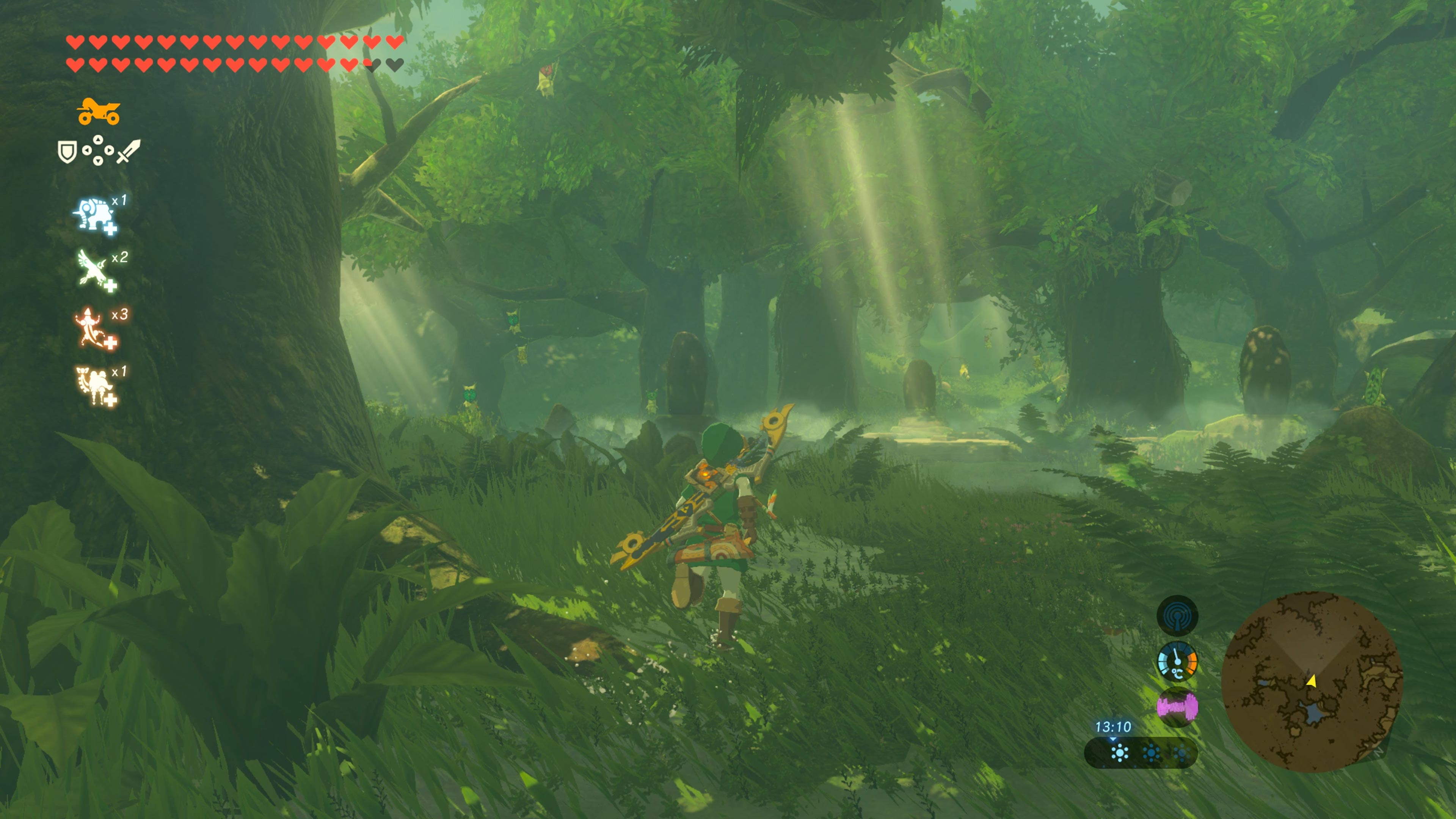Select Revali's Gale bird ability icon
This screenshot has width=1456, height=819.
94,270
